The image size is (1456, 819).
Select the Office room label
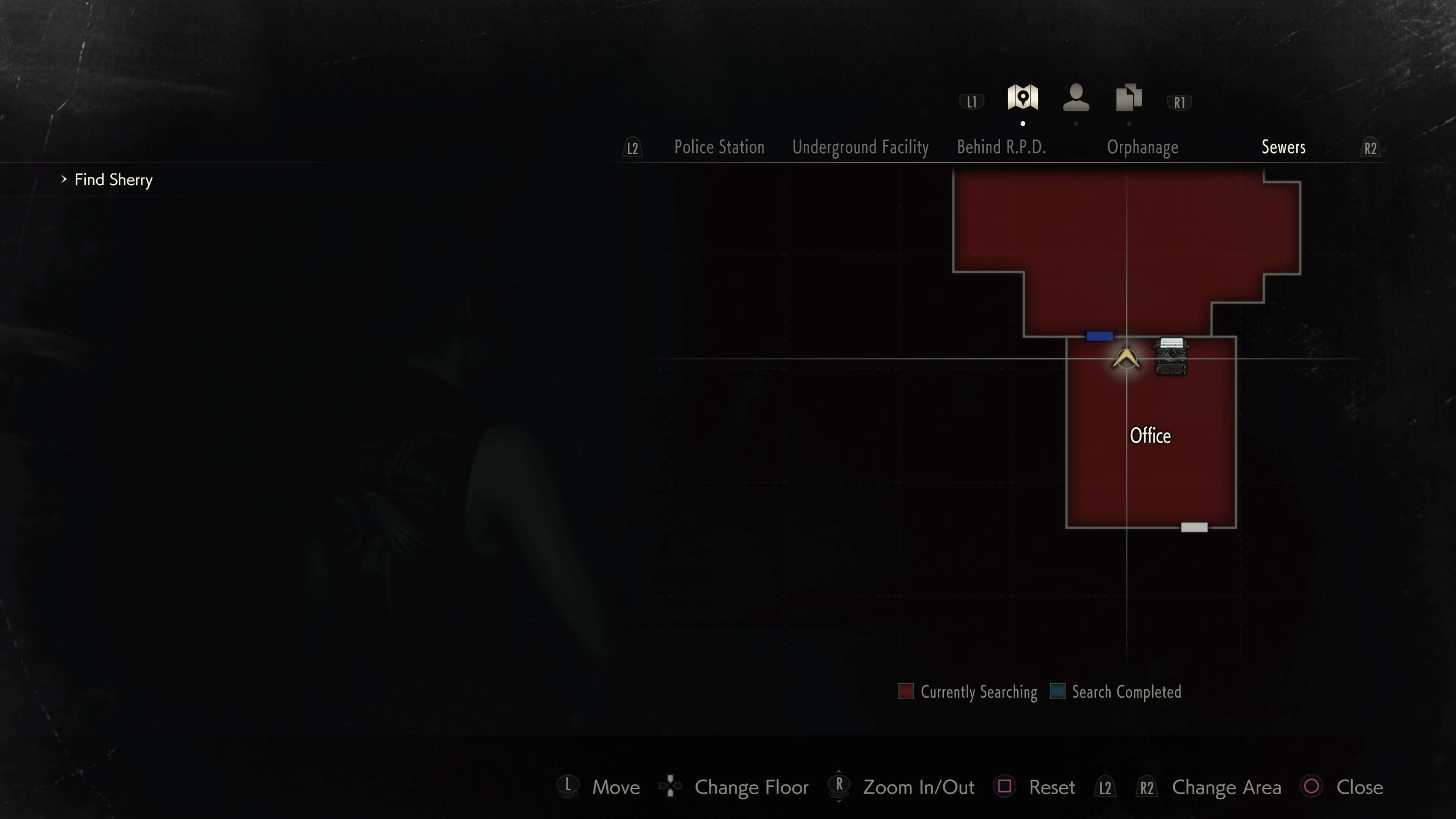(1150, 436)
